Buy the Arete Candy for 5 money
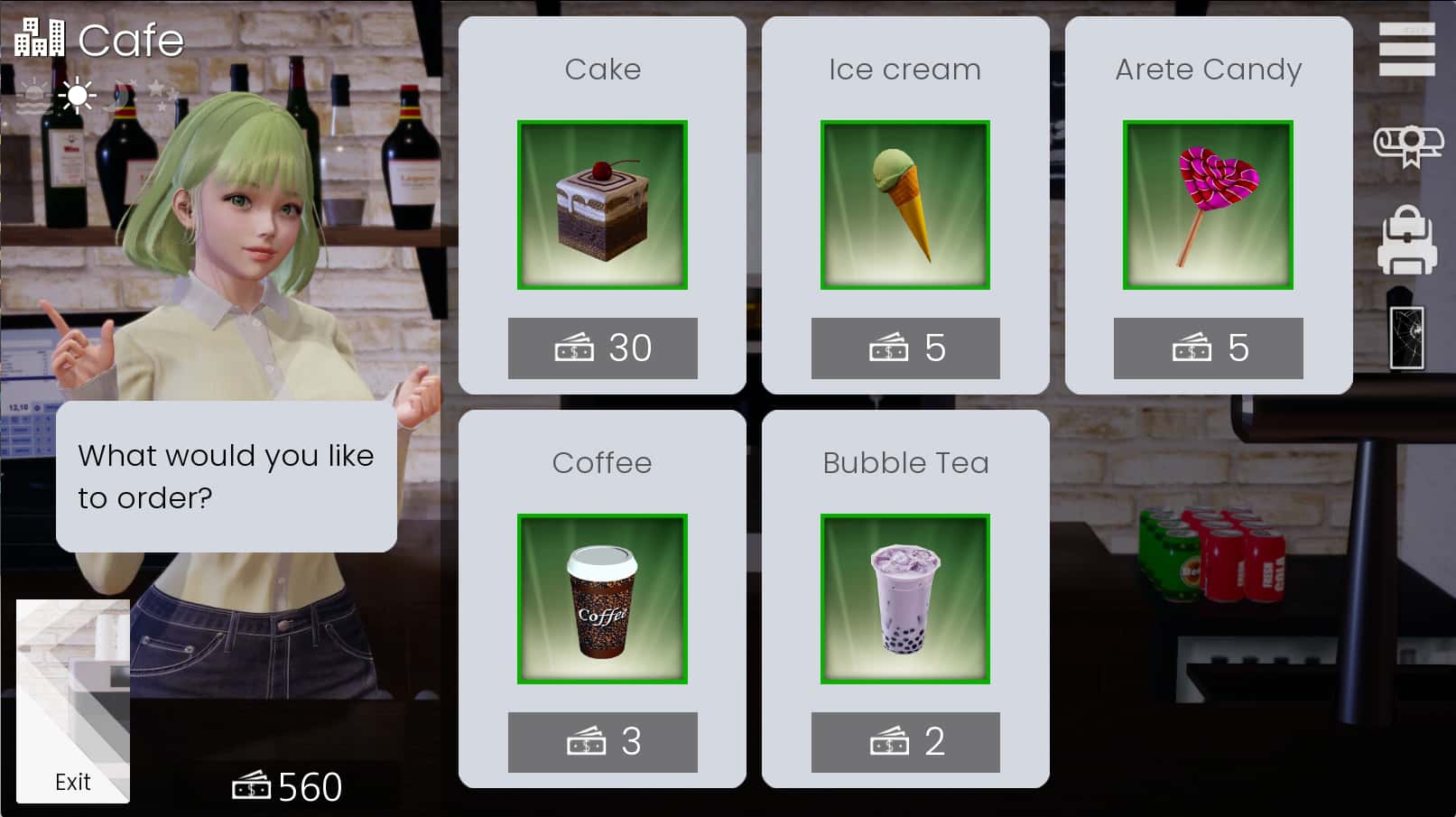This screenshot has height=817, width=1456. pyautogui.click(x=1209, y=347)
